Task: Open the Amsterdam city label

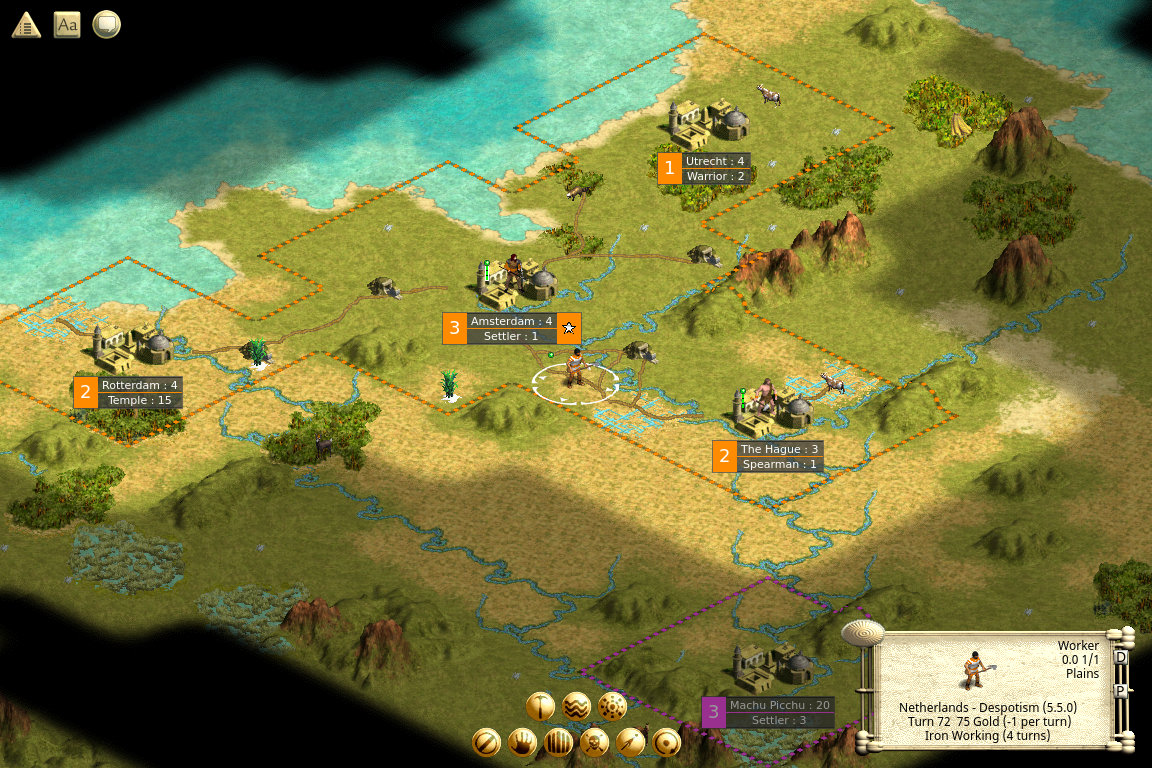Action: click(x=511, y=321)
